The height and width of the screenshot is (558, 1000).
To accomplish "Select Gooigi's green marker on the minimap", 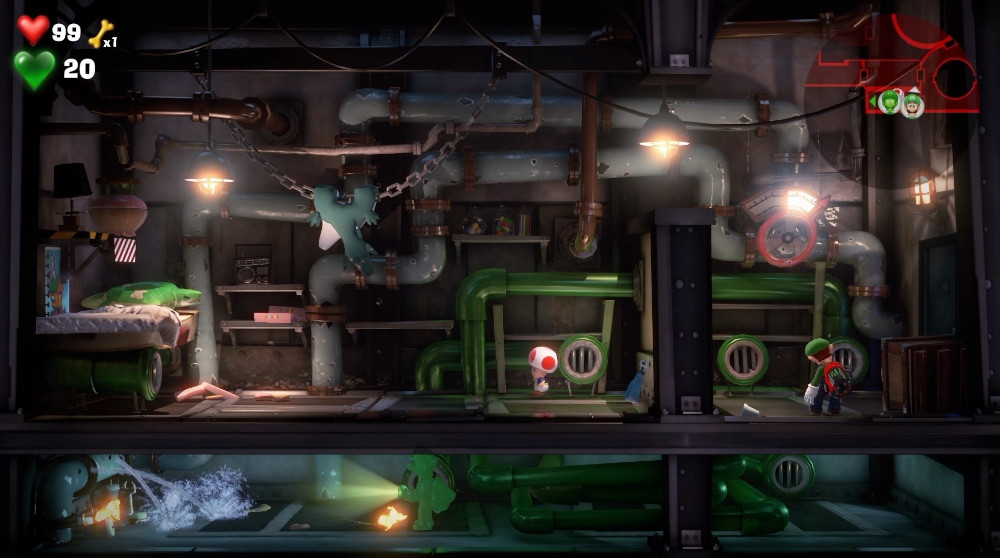I will 890,102.
